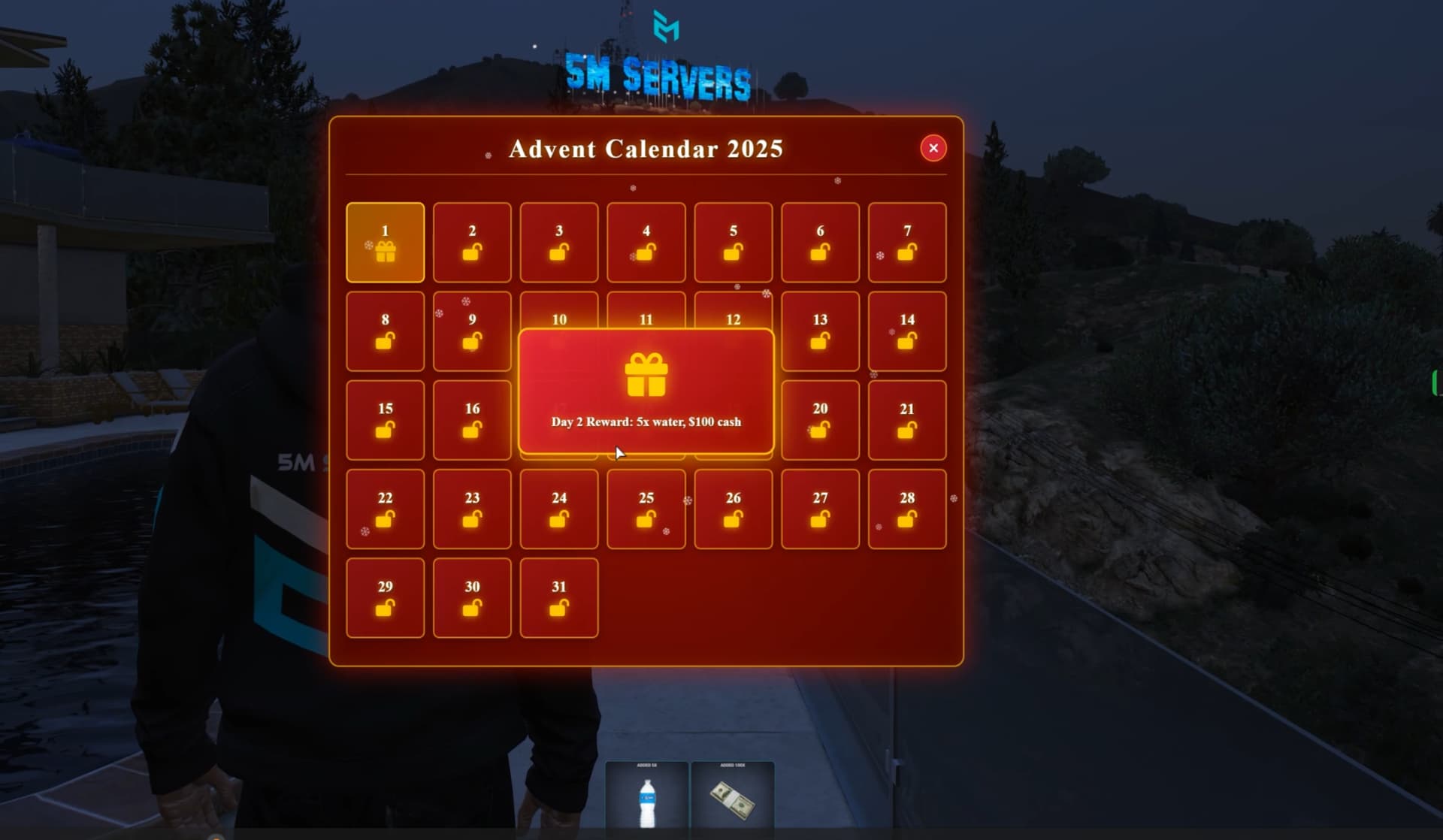Select the padlock icon on Day 26

(733, 520)
